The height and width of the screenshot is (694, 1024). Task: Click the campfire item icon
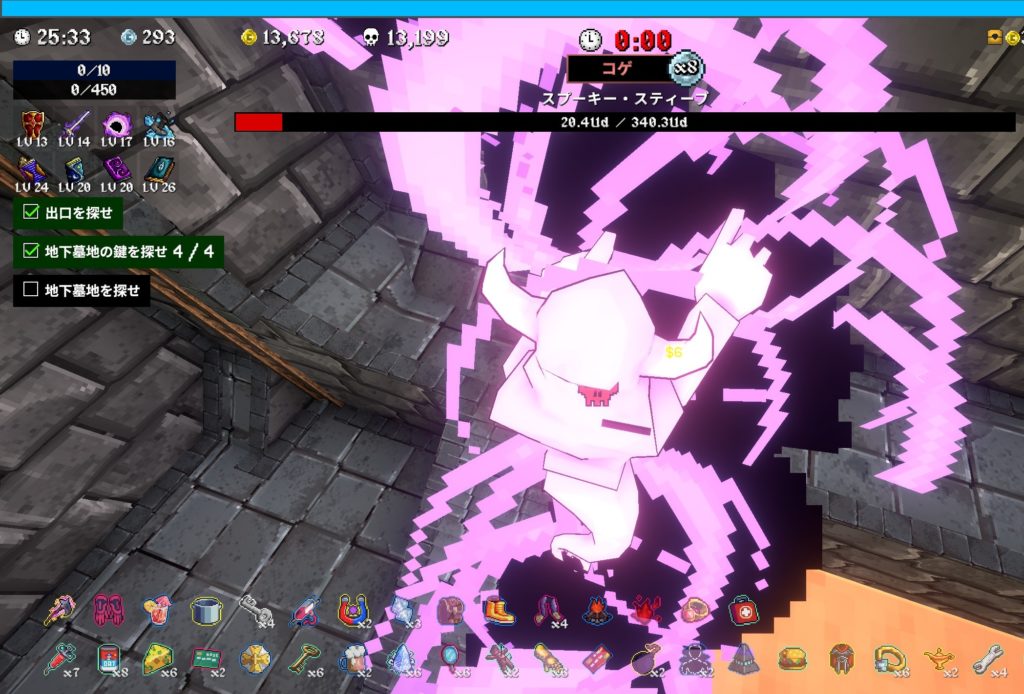point(597,609)
